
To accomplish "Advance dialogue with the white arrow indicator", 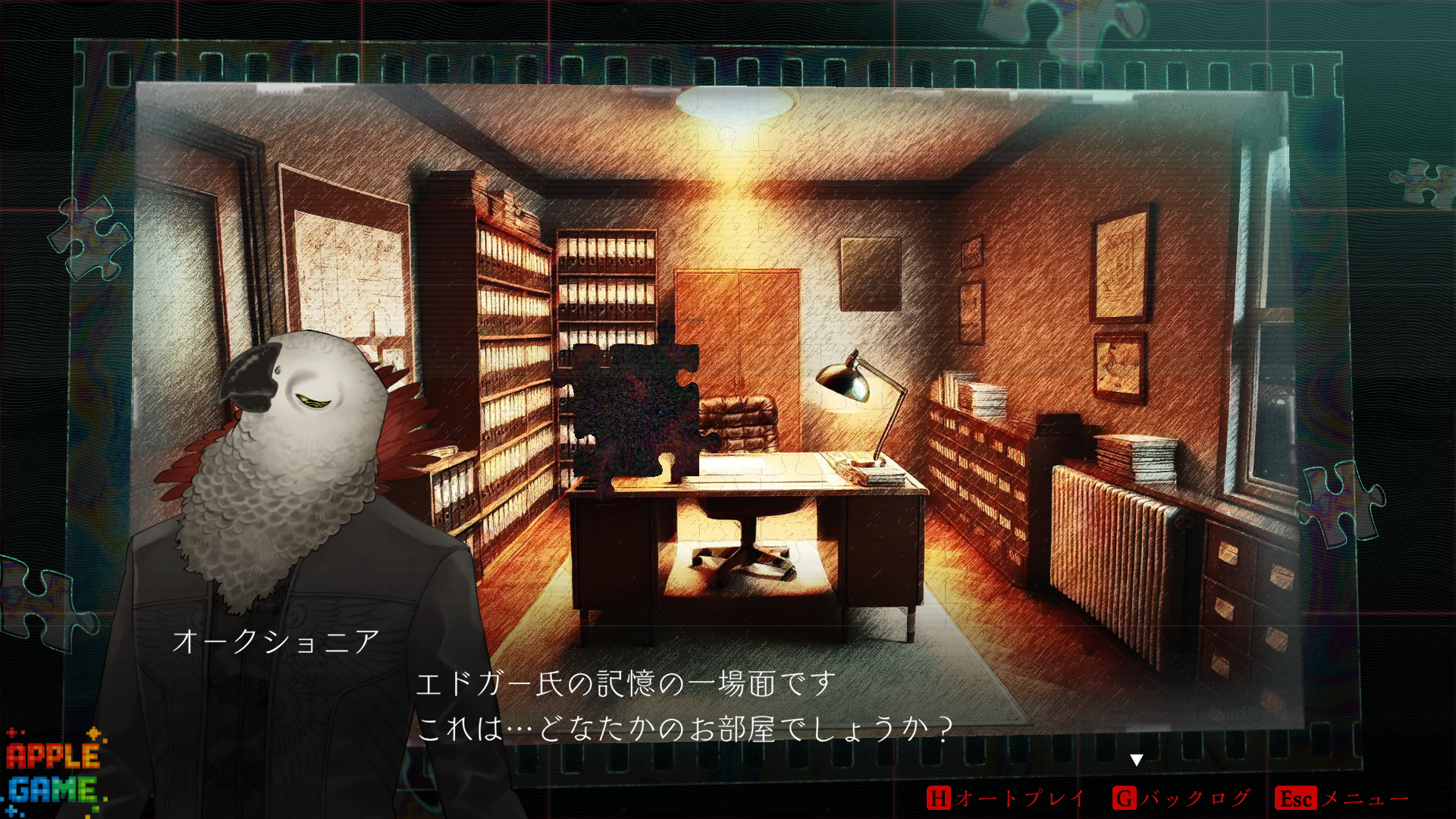I will pyautogui.click(x=1136, y=760).
